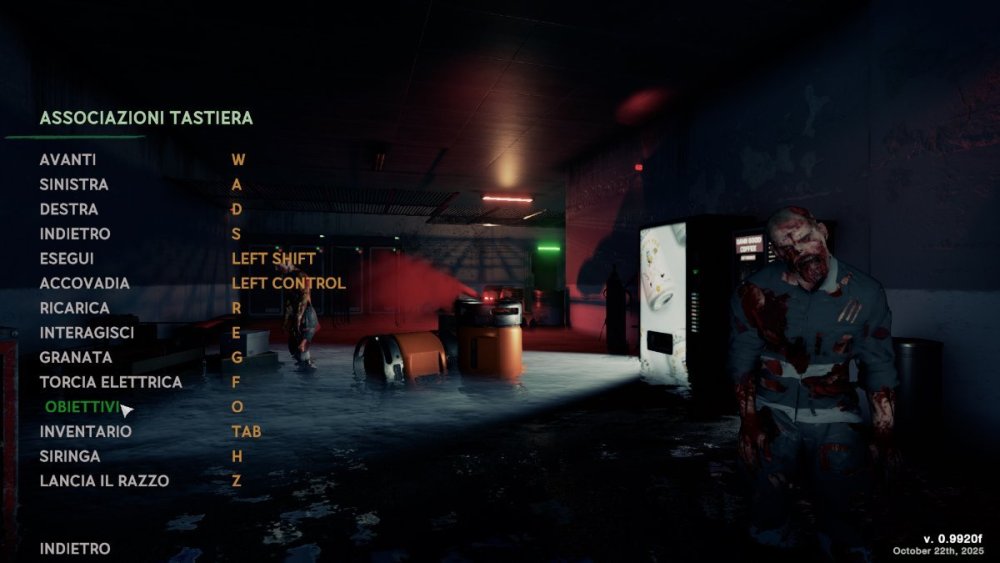Screen dimensions: 1000x563
Task: Open the ACCOVADIA key binding
Action: (85, 283)
